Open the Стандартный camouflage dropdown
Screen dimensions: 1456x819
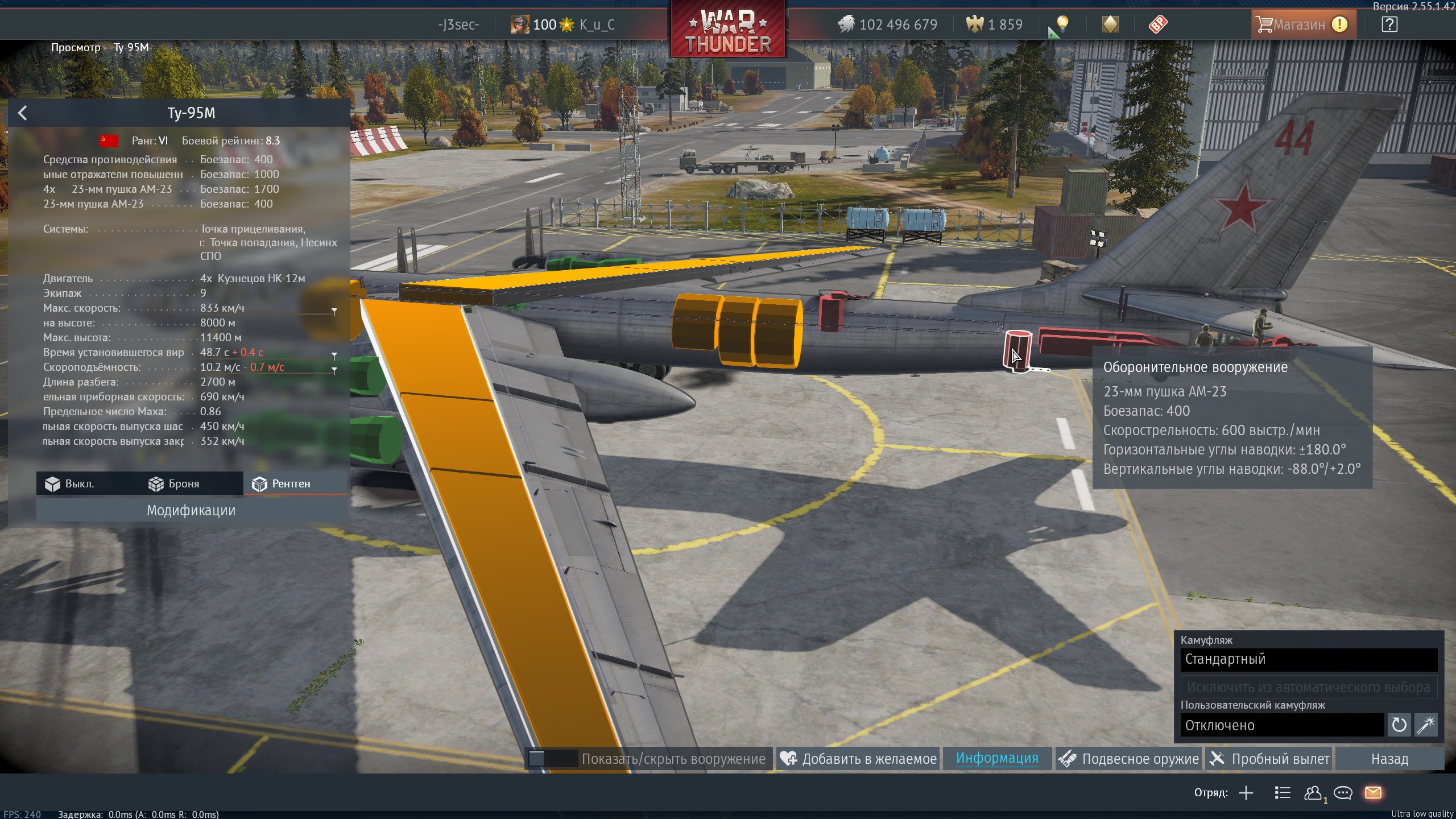(x=1308, y=659)
